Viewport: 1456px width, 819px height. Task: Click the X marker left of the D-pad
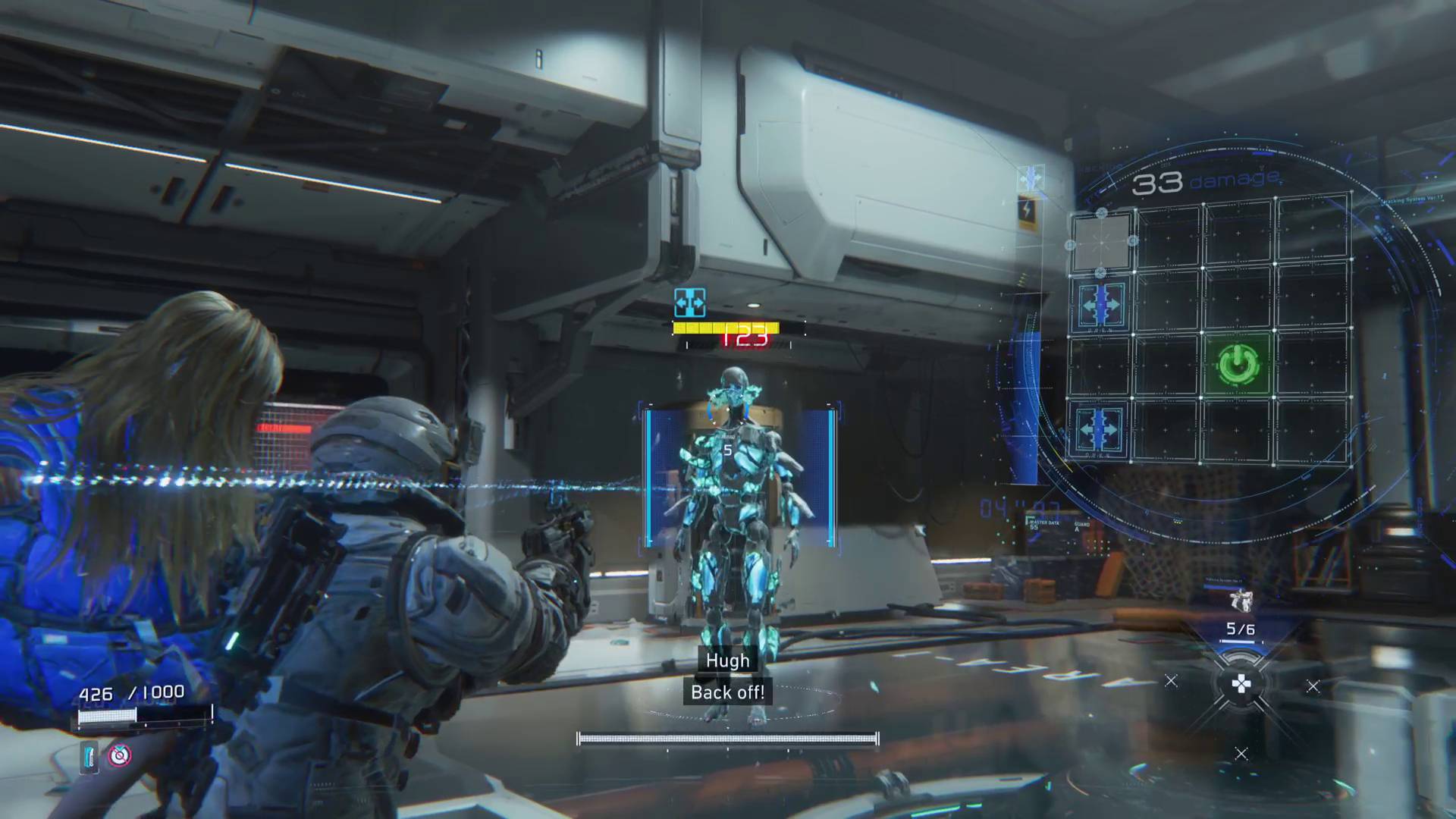(x=1171, y=681)
